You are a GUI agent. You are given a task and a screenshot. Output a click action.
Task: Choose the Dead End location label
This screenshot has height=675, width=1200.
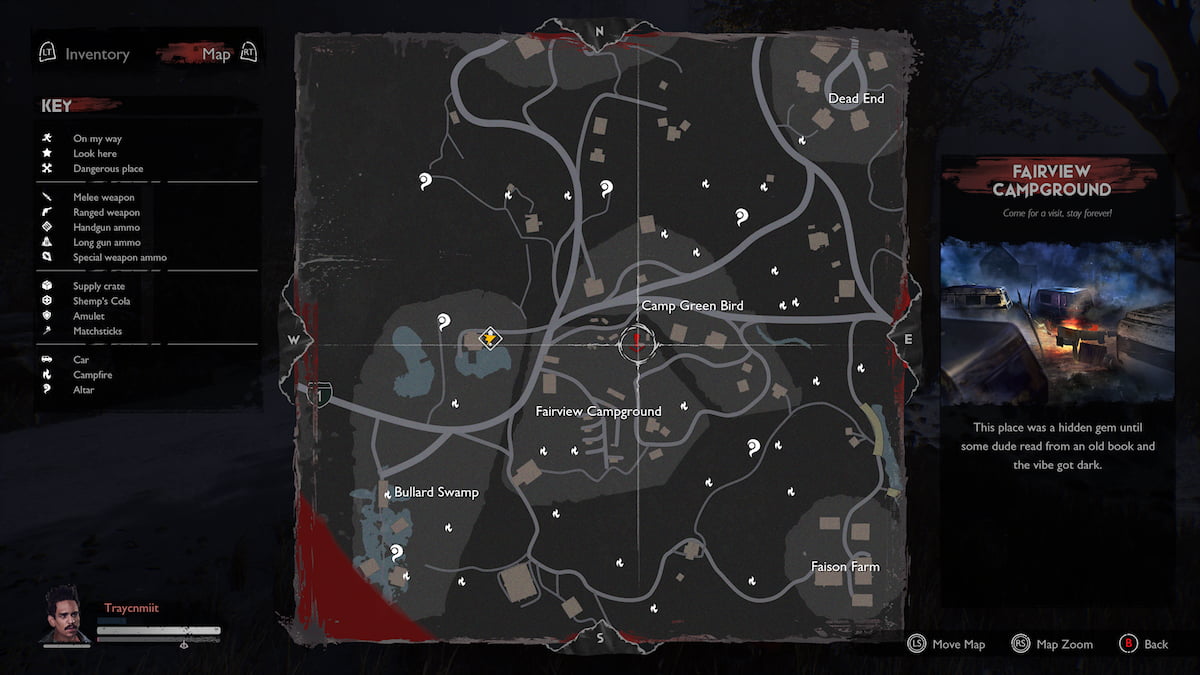(856, 98)
